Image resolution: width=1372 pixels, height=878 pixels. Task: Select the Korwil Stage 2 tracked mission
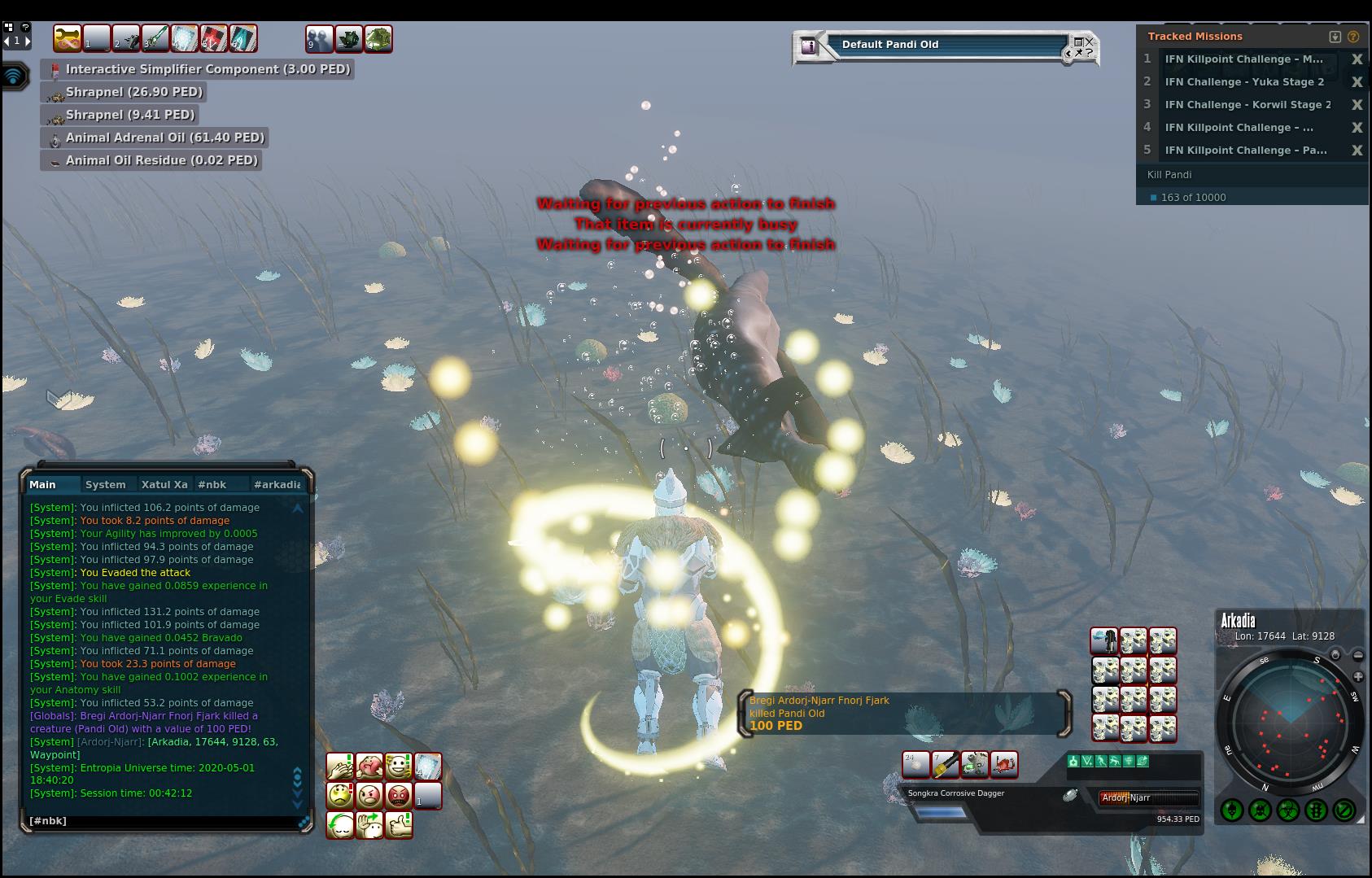click(1247, 104)
